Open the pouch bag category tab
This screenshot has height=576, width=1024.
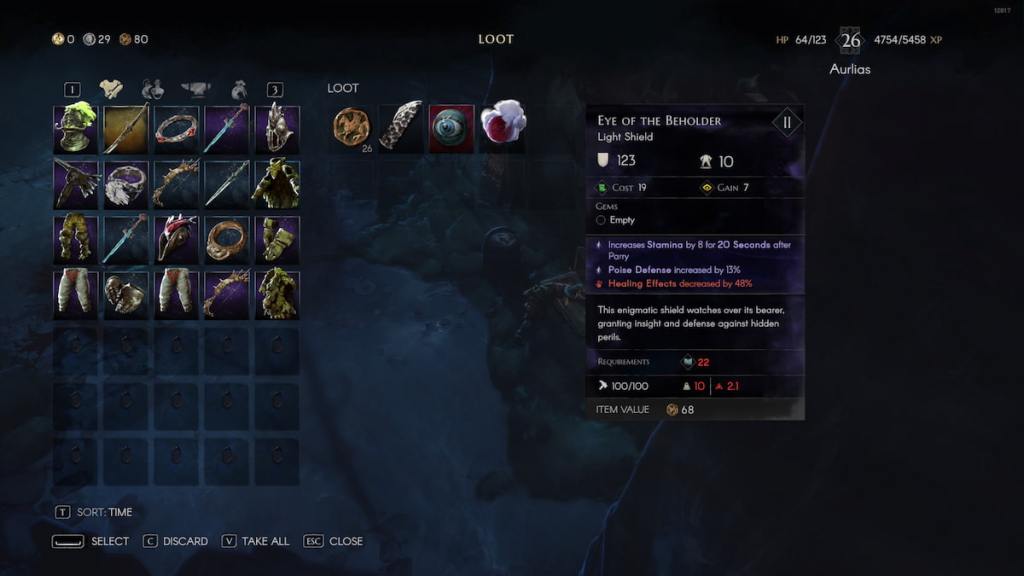(239, 89)
